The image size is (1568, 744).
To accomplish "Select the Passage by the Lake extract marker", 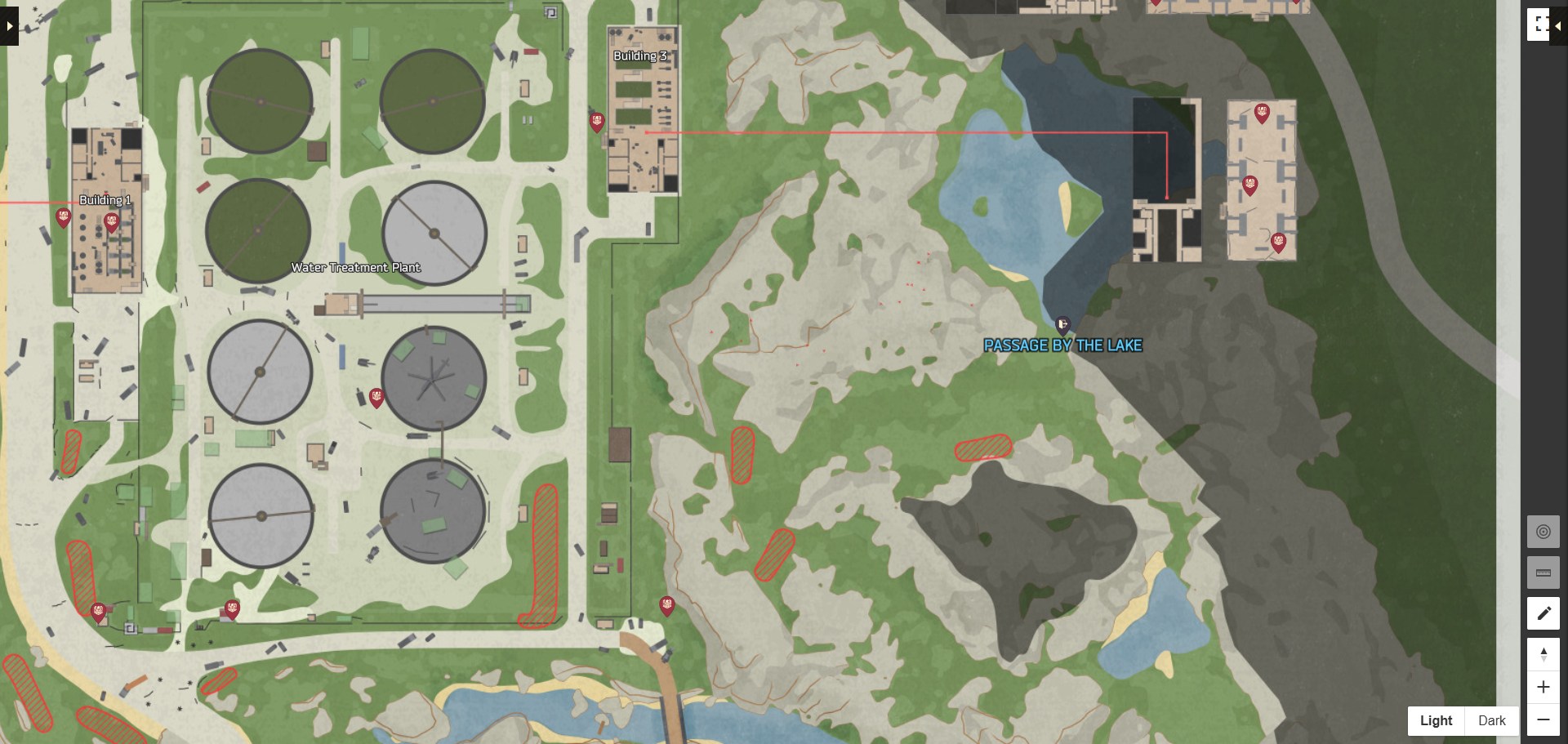I will click(x=1062, y=325).
